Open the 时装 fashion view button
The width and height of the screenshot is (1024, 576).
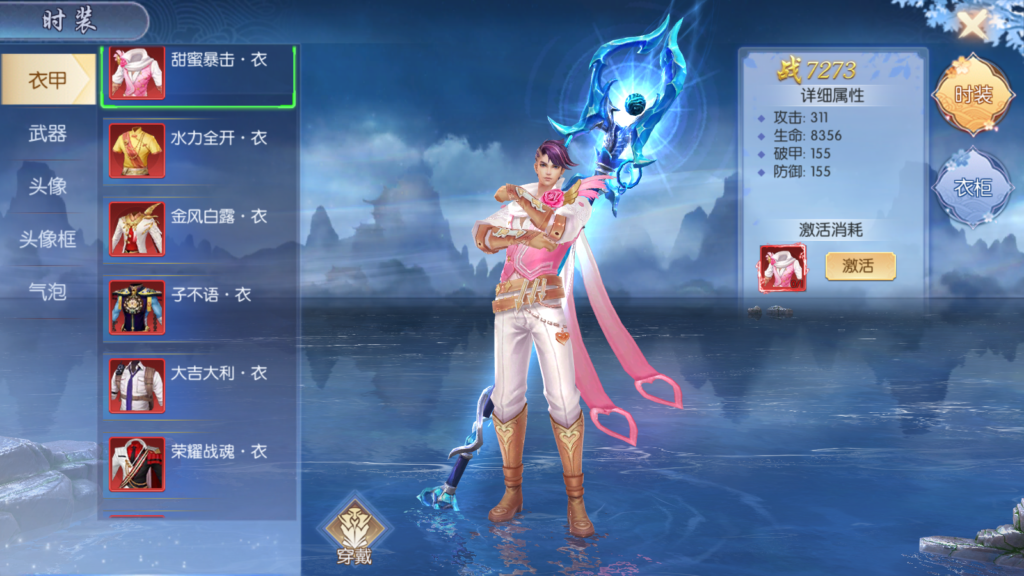(972, 96)
